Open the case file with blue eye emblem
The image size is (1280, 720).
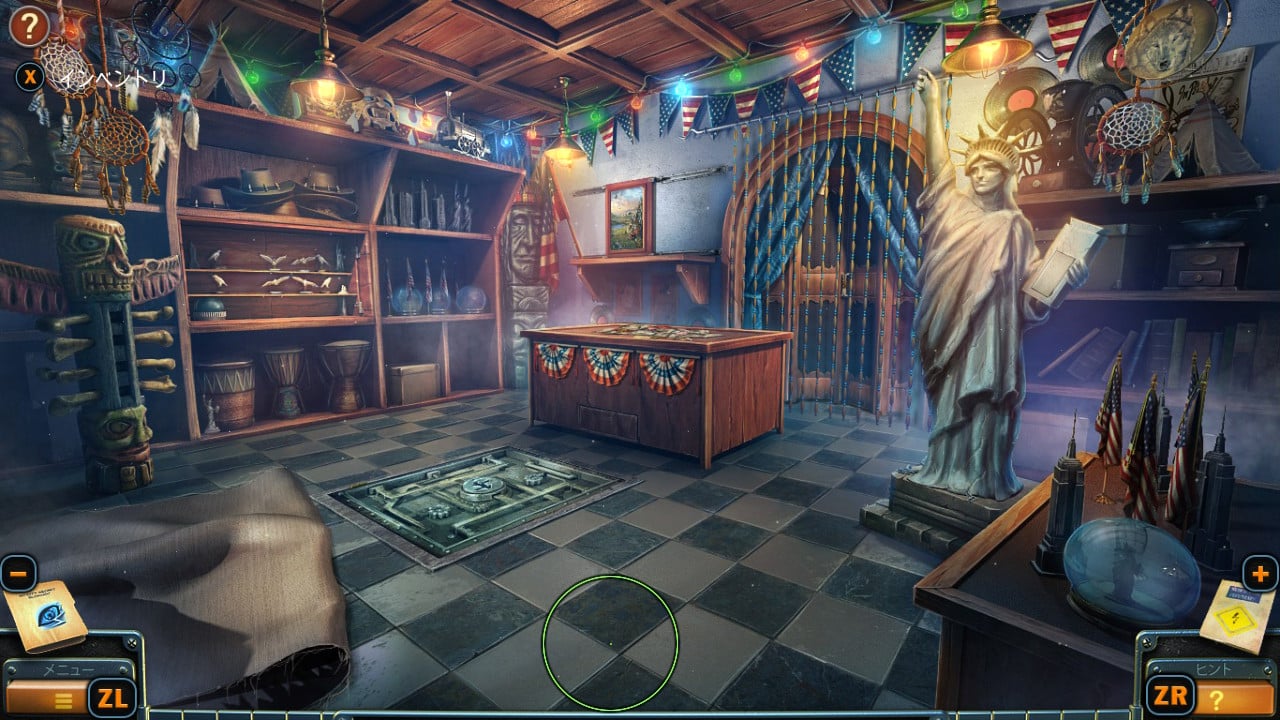coord(46,615)
